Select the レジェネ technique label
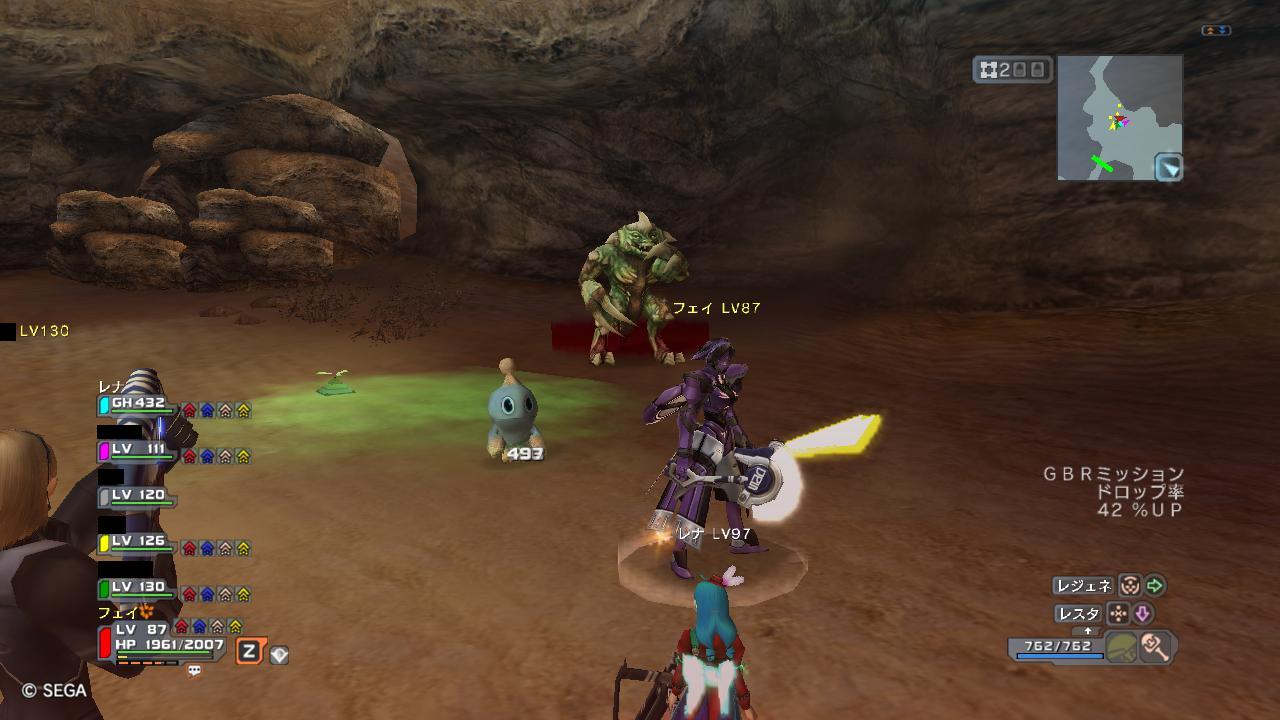This screenshot has width=1280, height=720. (1083, 586)
